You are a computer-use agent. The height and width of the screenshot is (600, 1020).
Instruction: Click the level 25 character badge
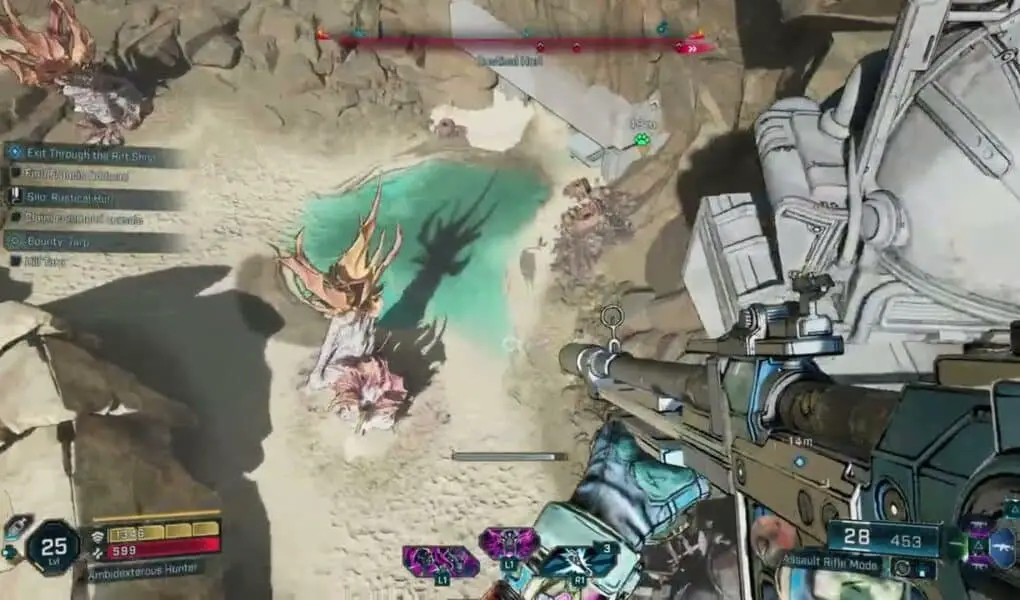[52, 546]
